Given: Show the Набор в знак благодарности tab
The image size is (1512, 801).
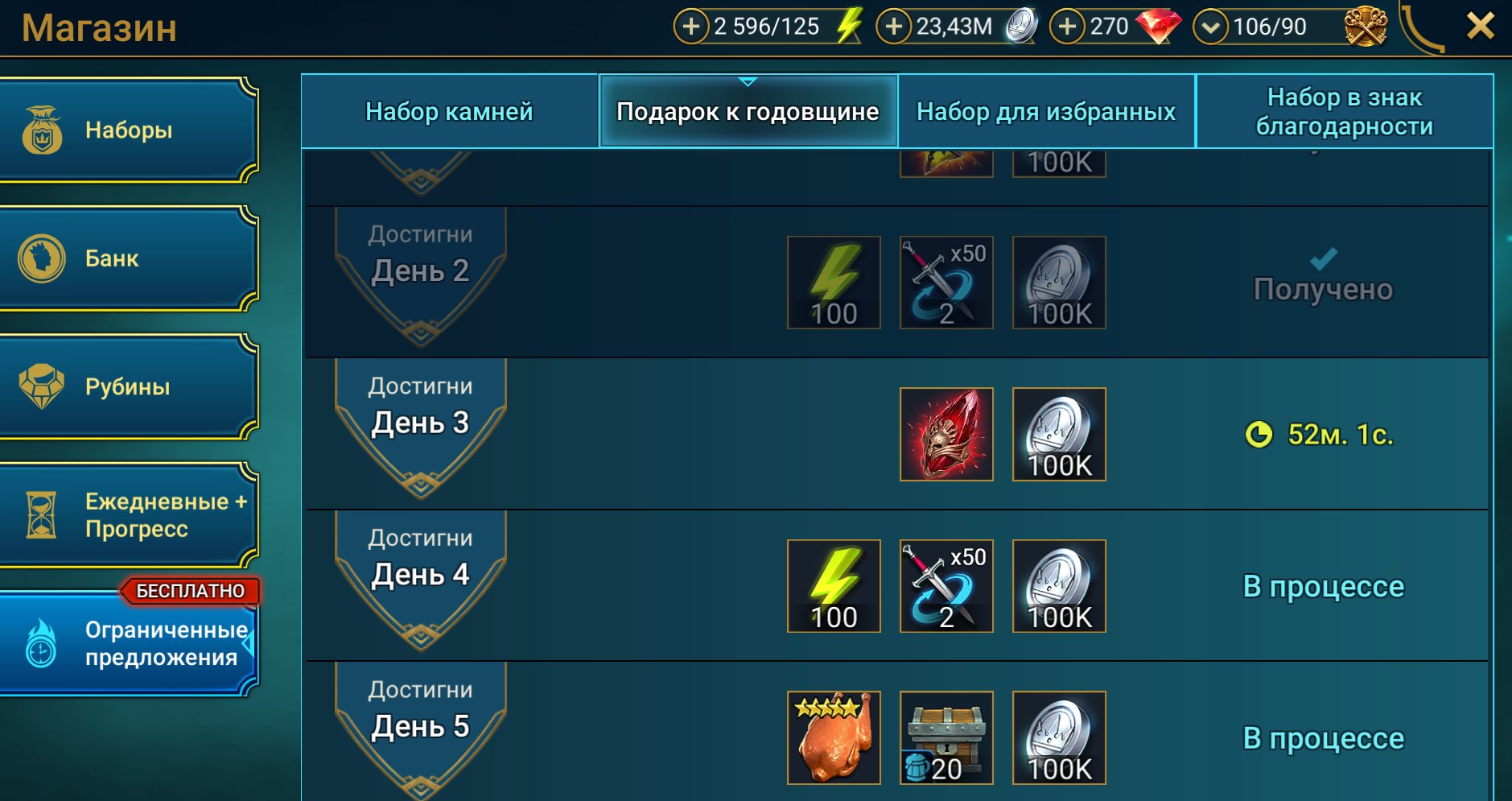Looking at the screenshot, I should pyautogui.click(x=1344, y=111).
